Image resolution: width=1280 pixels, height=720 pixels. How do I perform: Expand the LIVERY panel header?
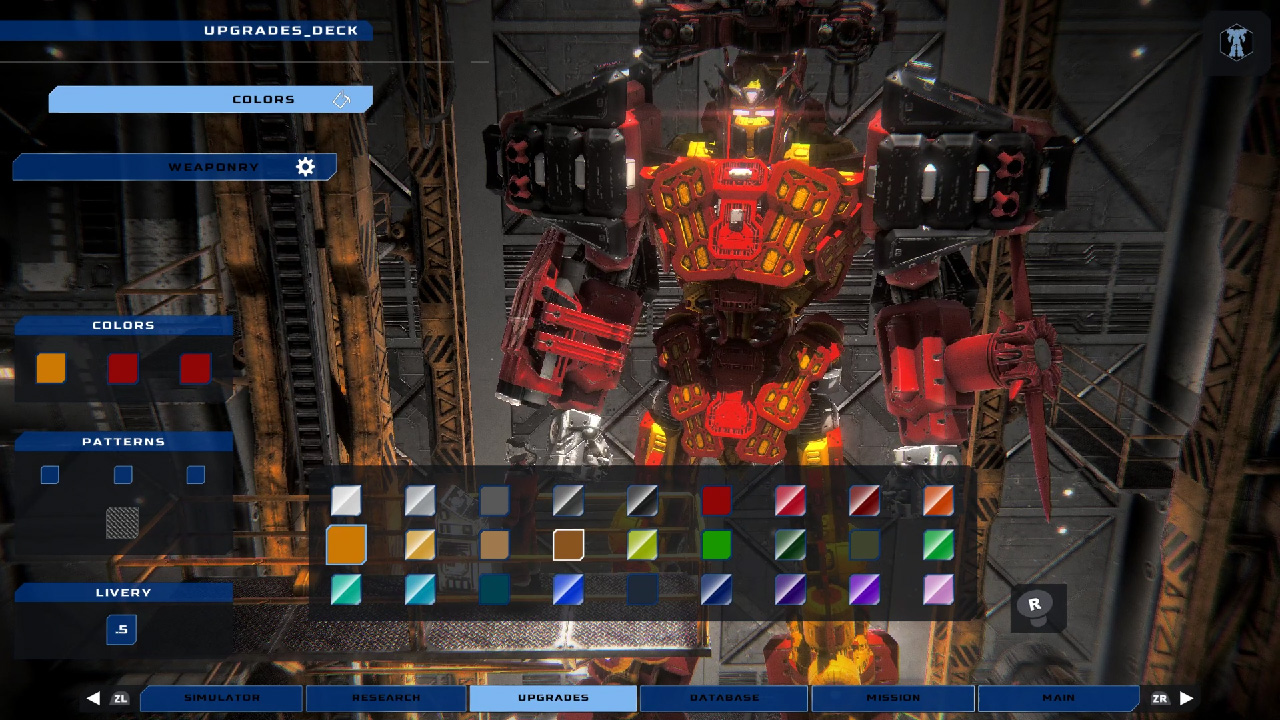[123, 592]
